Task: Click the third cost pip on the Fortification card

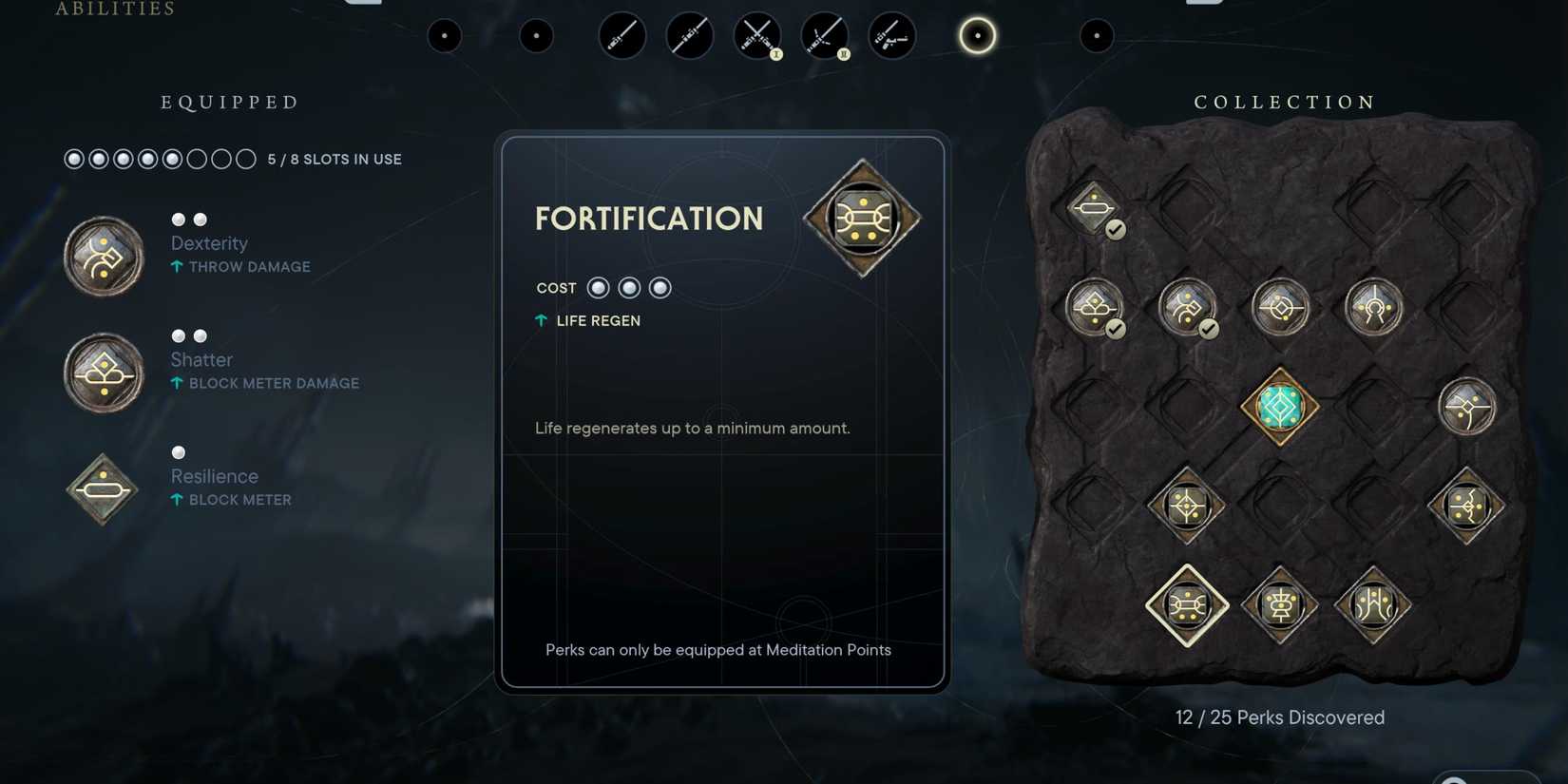Action: tap(660, 287)
